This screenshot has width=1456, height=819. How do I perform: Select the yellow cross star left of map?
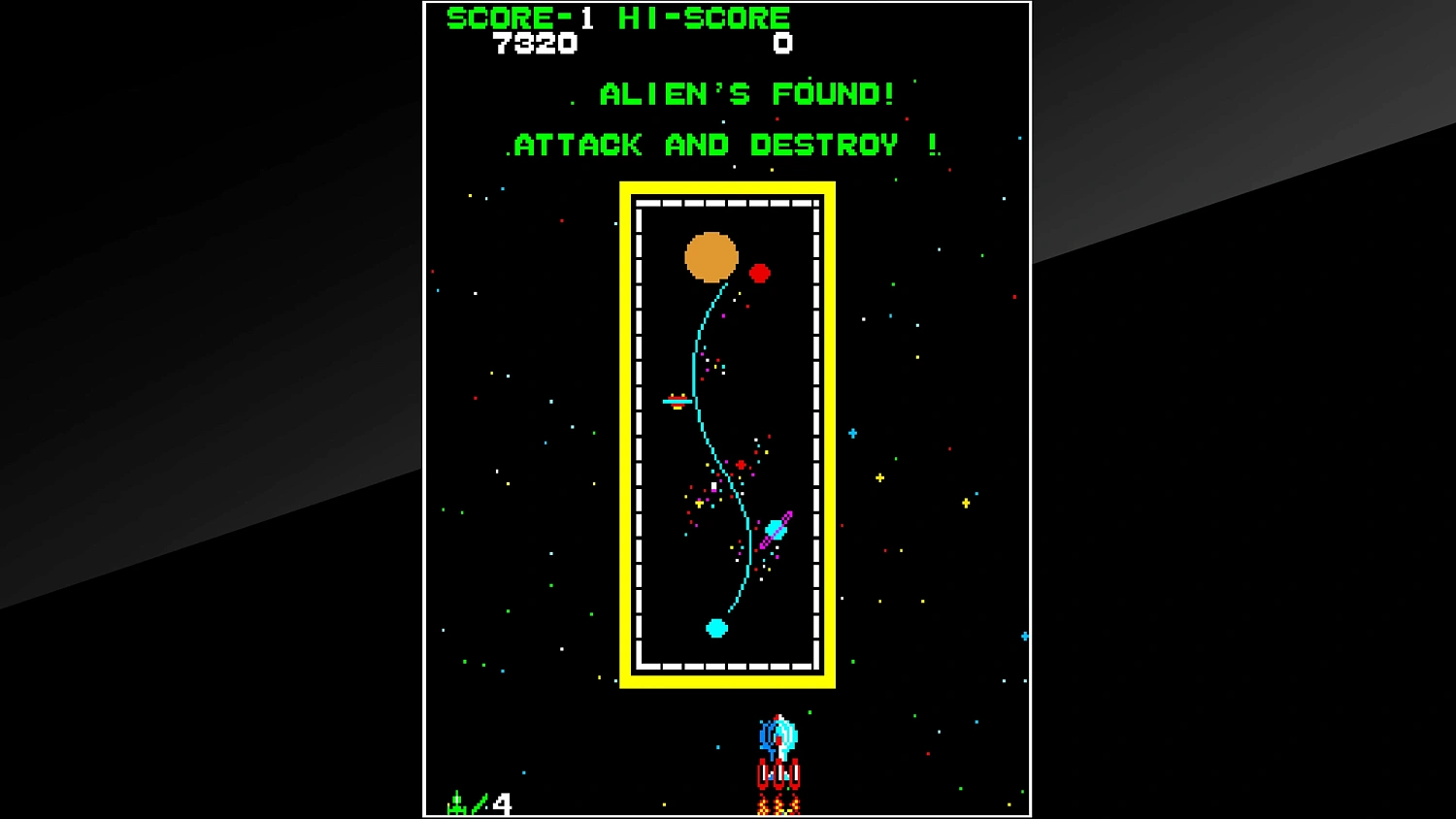(879, 477)
